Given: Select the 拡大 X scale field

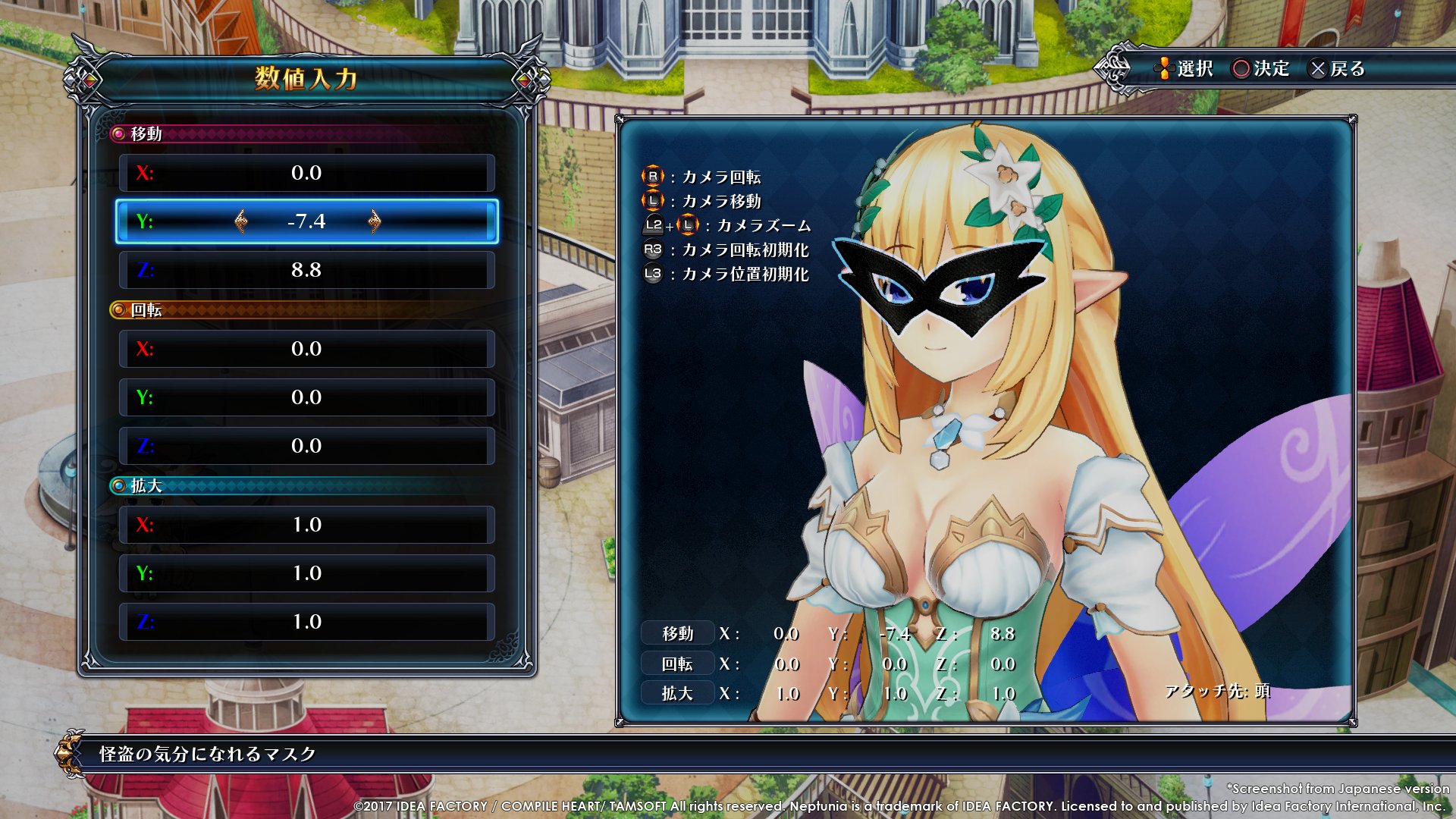Looking at the screenshot, I should [x=306, y=525].
